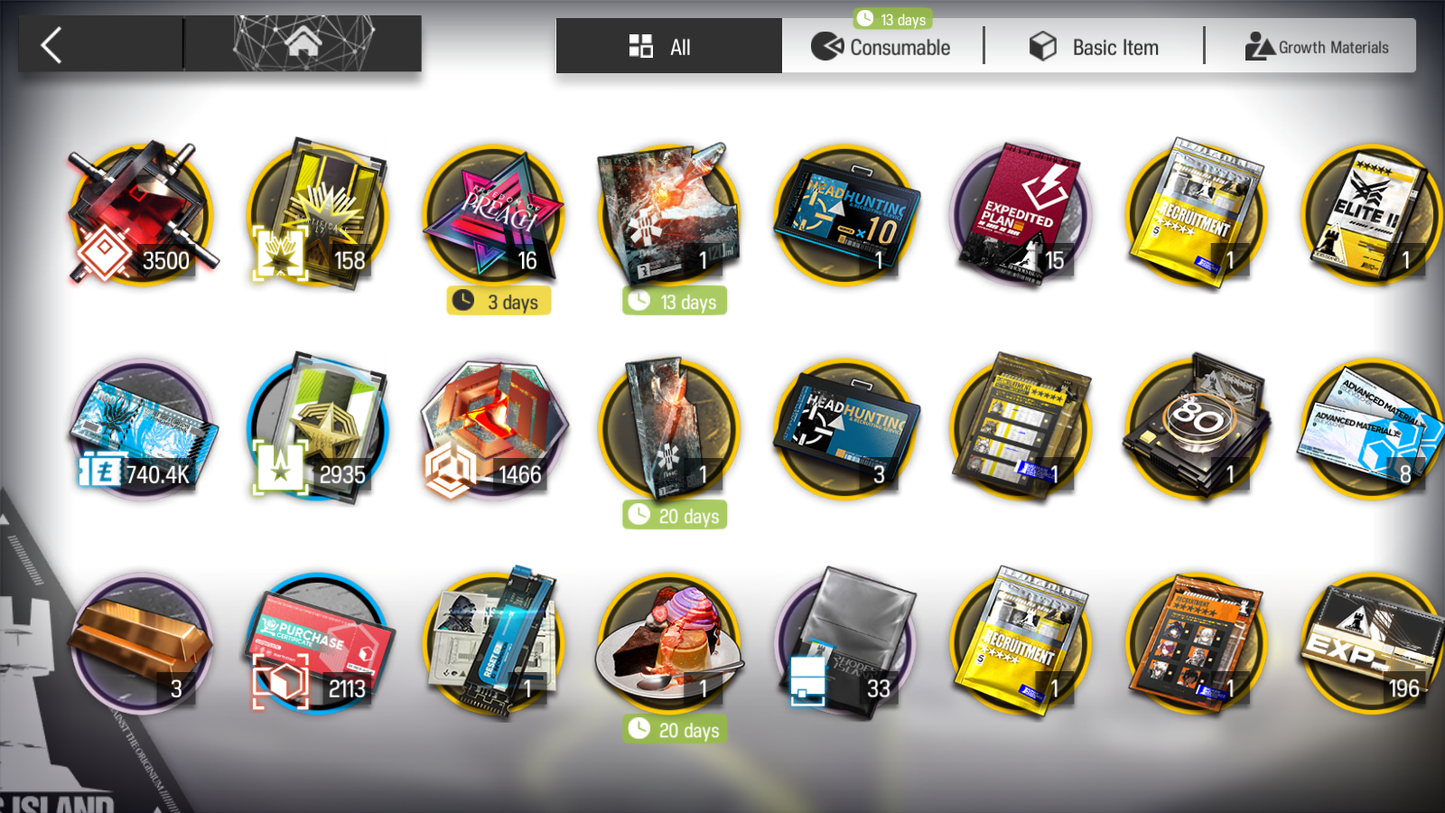Choose the orange cube item with 1466
Viewport: 1445px width, 813px height.
click(x=494, y=430)
